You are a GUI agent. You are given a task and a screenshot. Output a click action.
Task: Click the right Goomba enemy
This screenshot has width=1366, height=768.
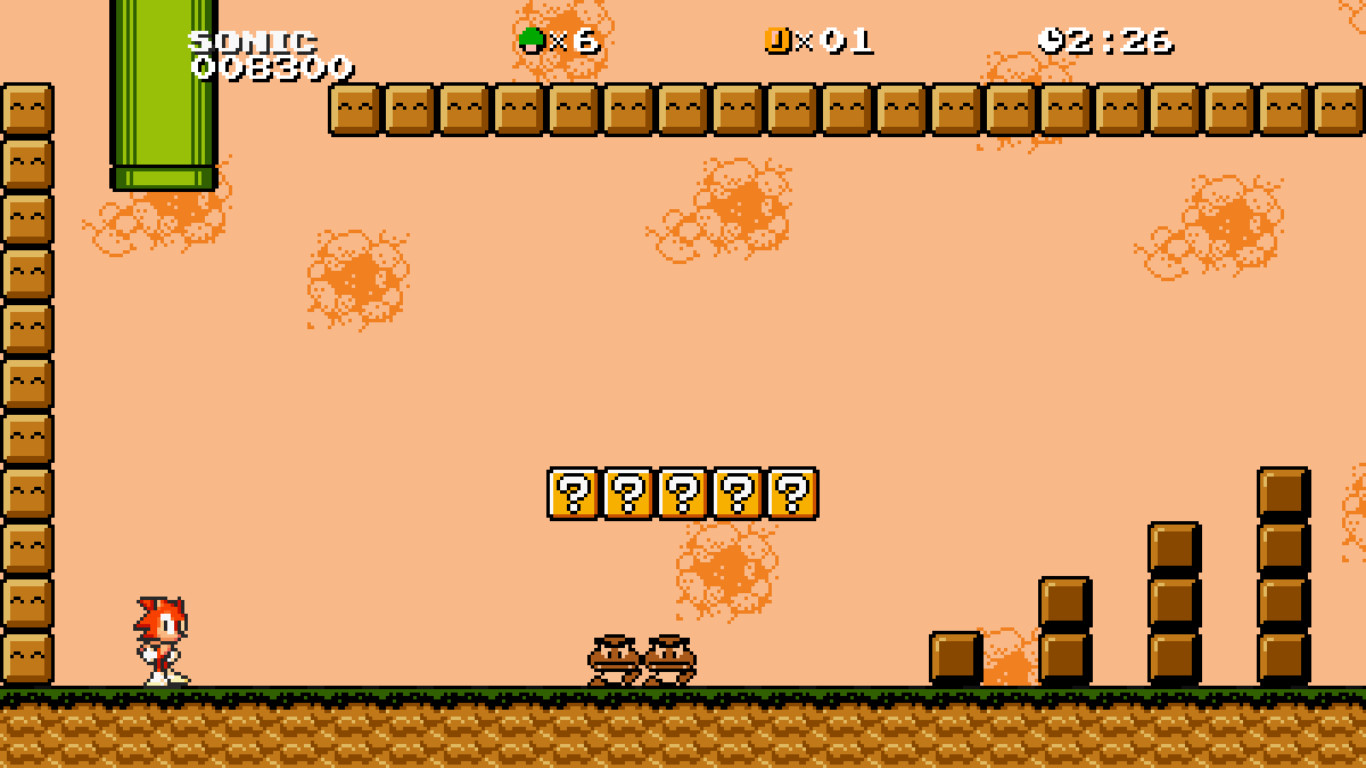[x=666, y=658]
